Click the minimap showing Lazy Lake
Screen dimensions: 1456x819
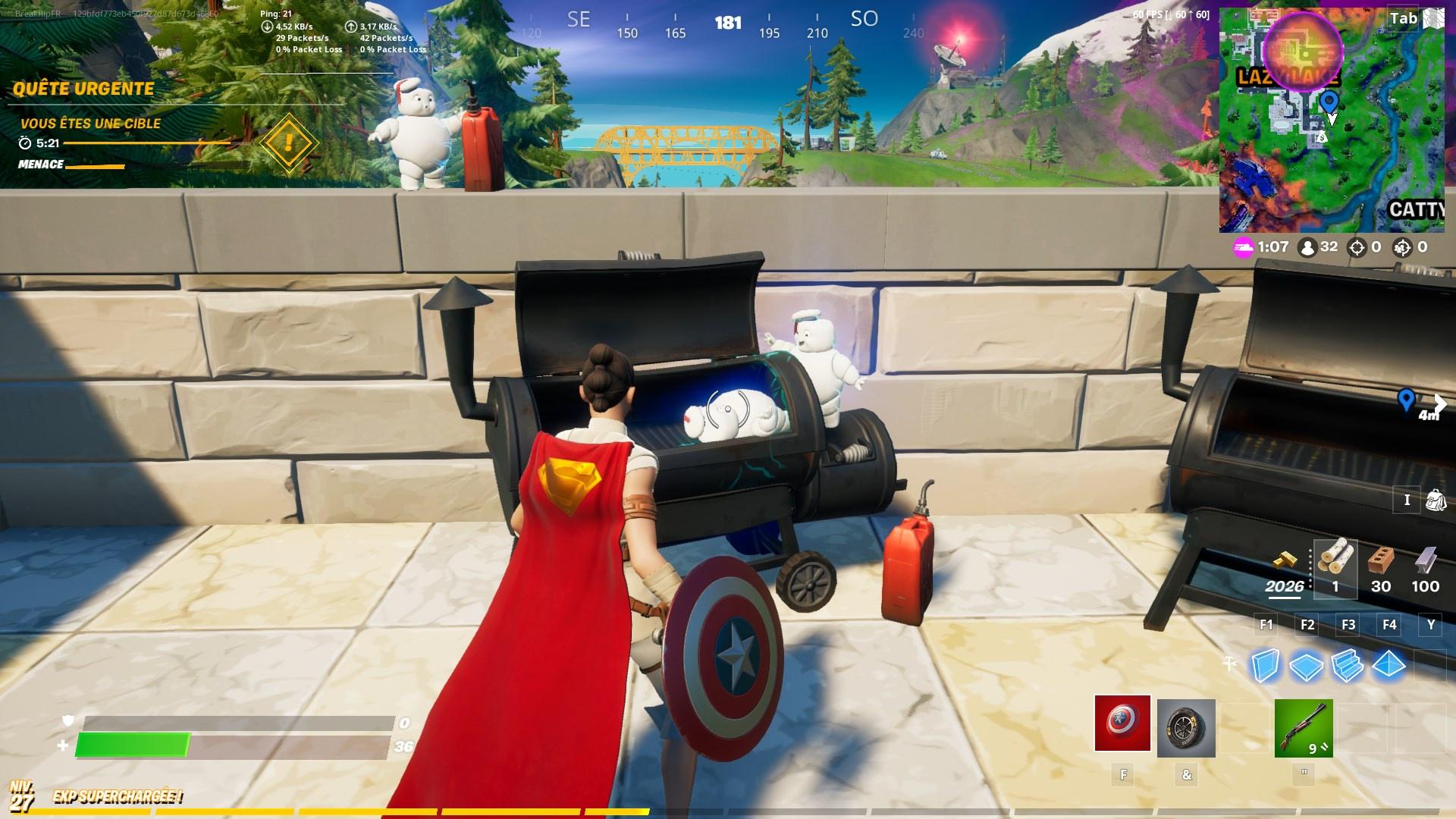click(x=1332, y=118)
